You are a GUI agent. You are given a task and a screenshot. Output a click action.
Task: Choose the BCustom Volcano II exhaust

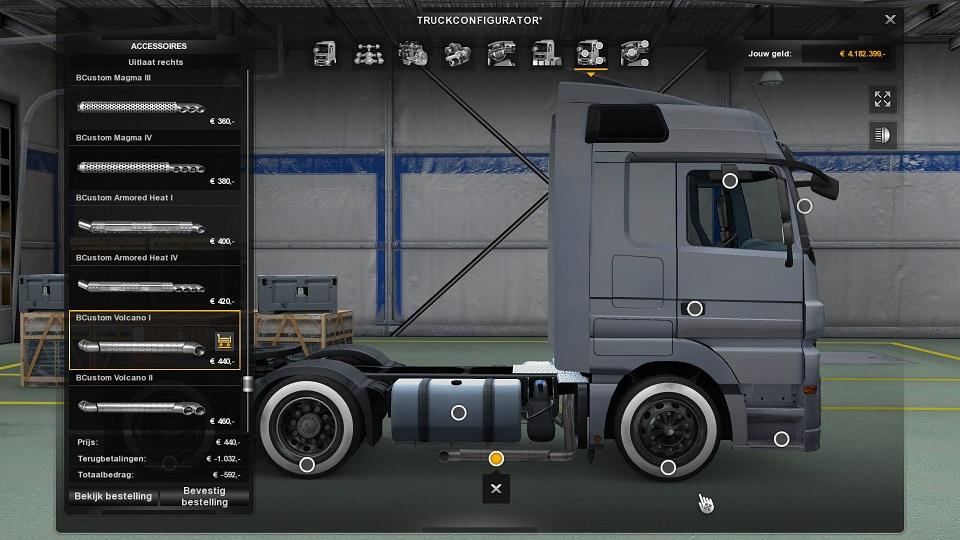154,407
